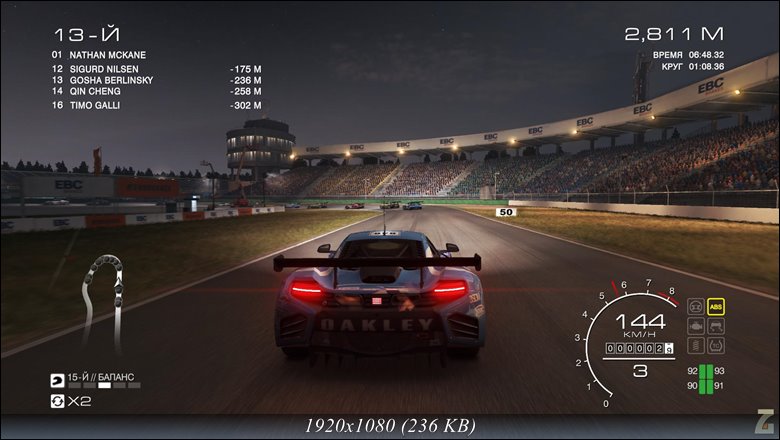Select the traction control skidding-car icon
Viewport: 780px width, 440px height.
716,326
